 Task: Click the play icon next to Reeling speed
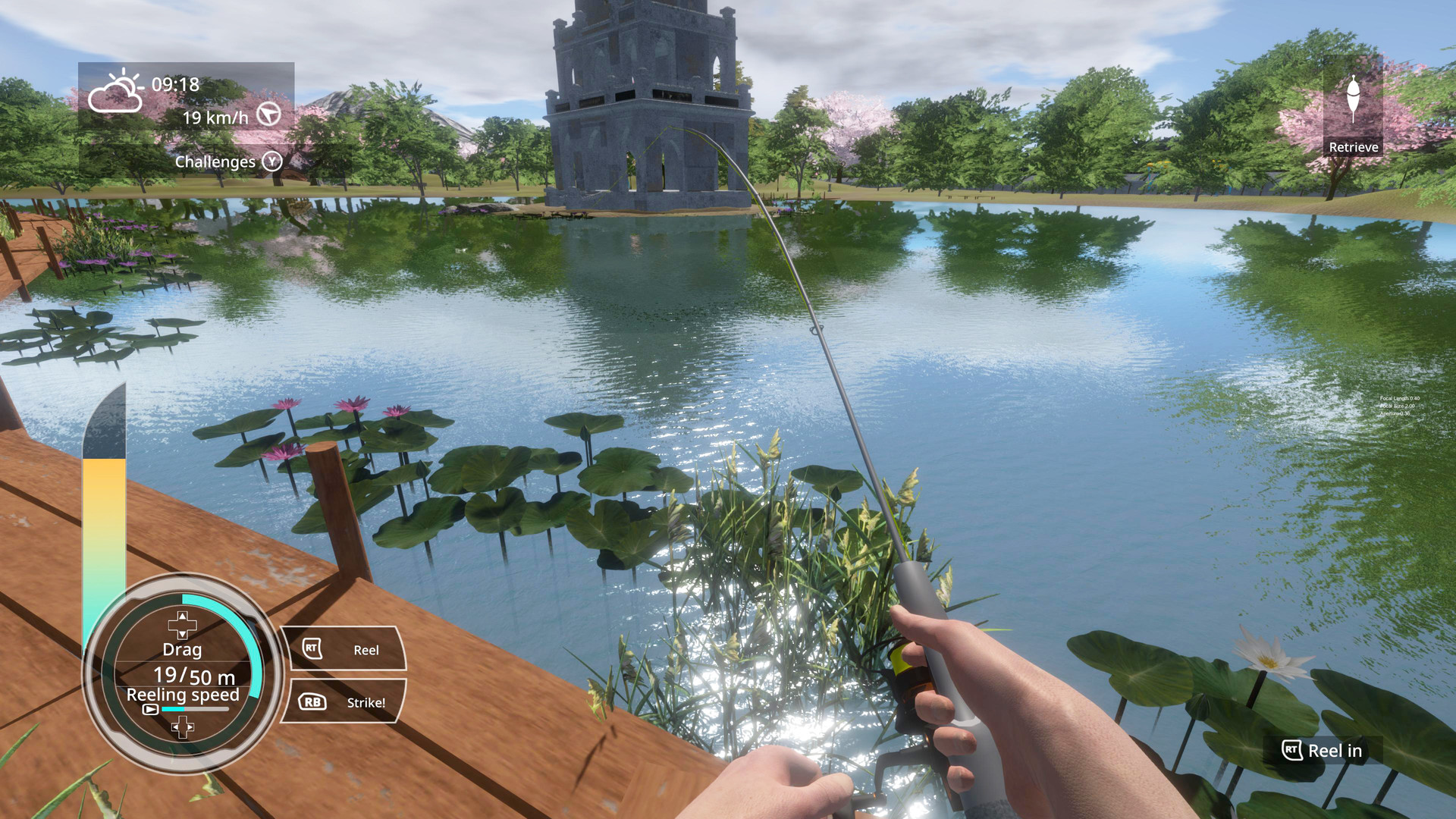point(152,710)
